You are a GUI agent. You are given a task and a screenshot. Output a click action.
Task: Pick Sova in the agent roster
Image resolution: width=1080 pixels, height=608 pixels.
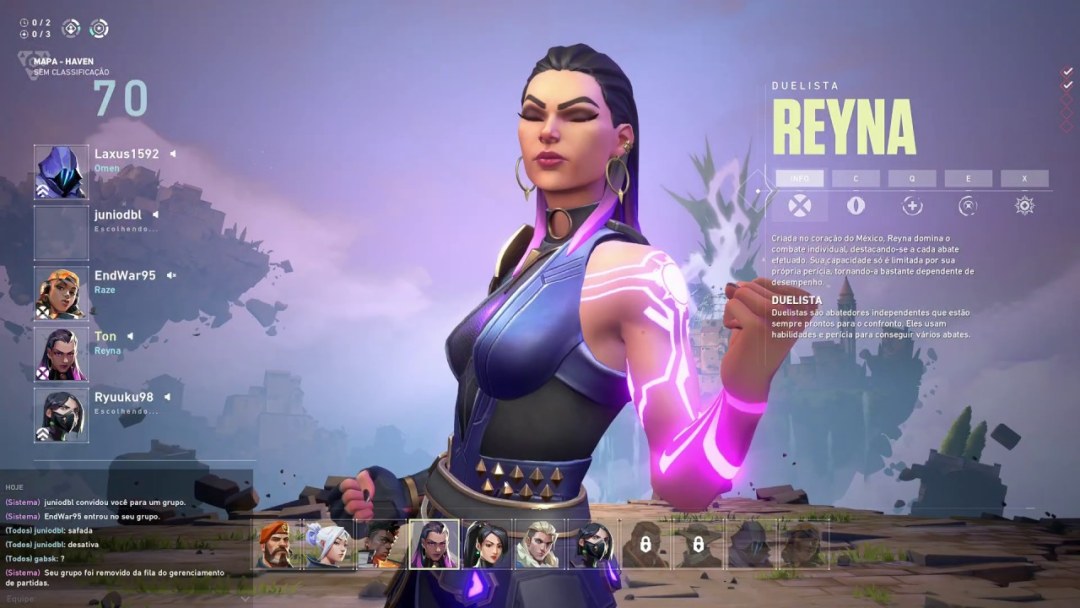click(x=540, y=545)
